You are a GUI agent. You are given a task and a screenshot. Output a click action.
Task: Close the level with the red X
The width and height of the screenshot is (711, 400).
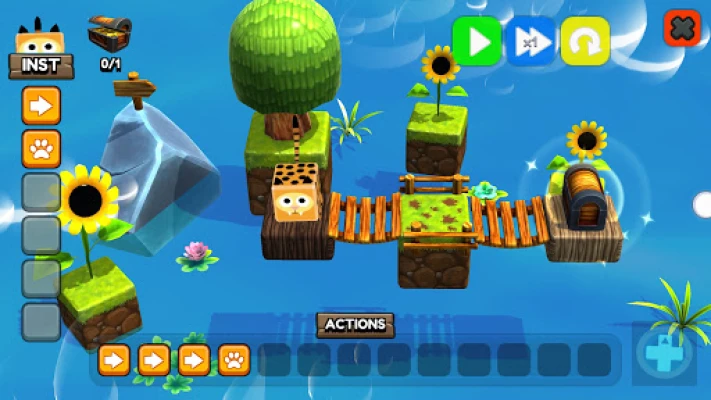pyautogui.click(x=682, y=28)
